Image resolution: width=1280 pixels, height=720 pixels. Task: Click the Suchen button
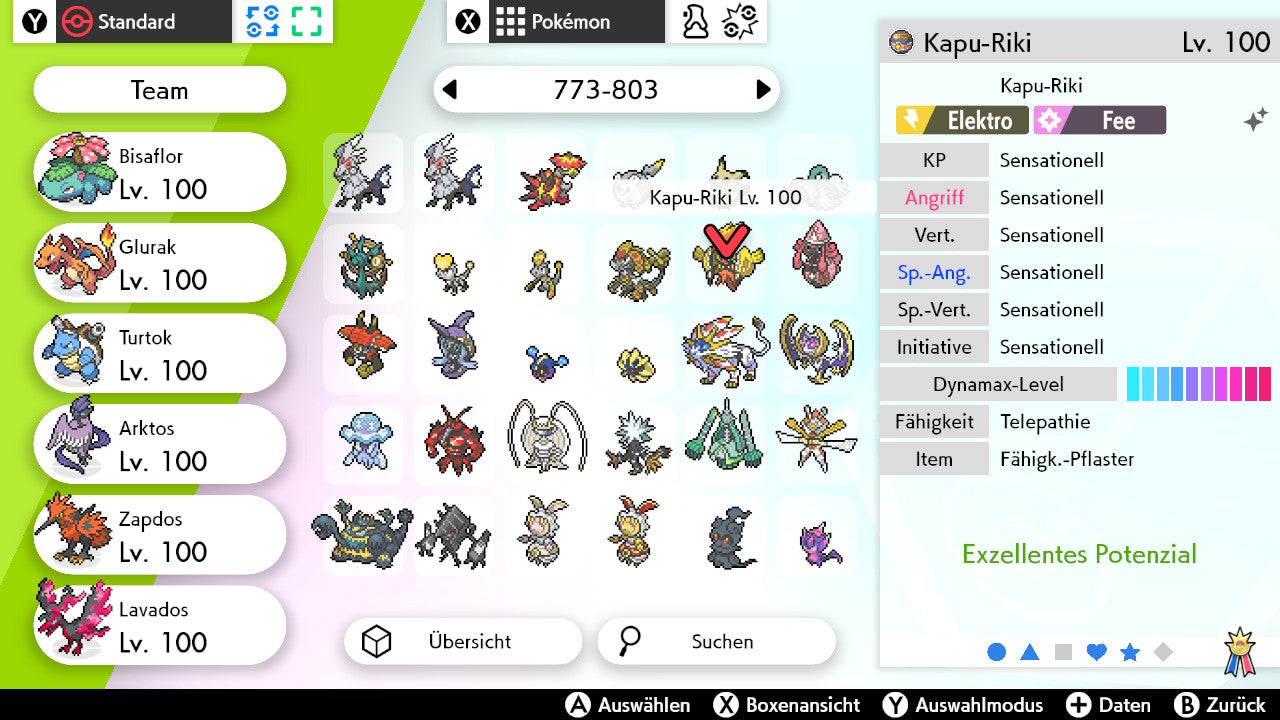coord(716,641)
